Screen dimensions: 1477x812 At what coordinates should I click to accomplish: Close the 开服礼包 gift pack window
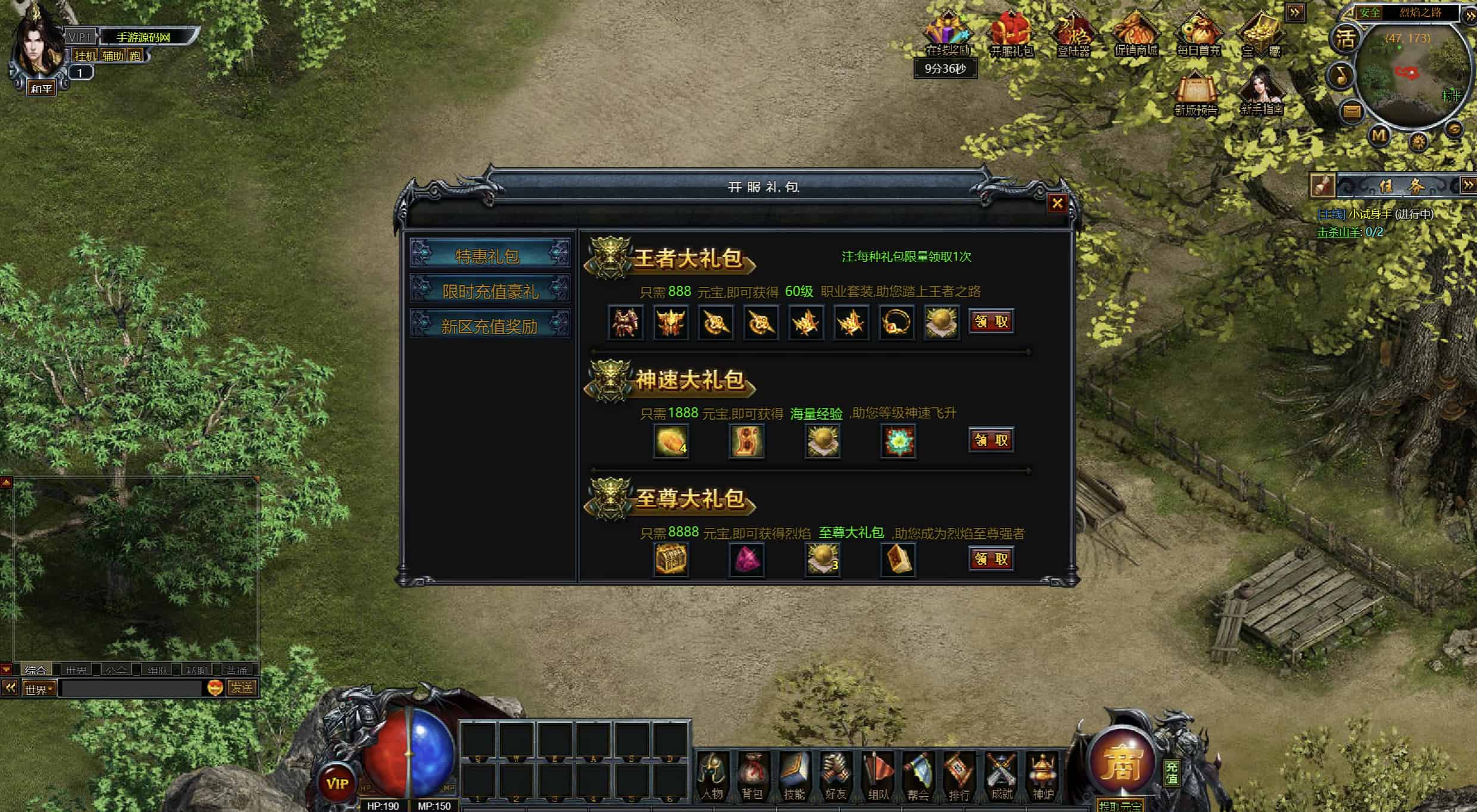(x=1057, y=204)
